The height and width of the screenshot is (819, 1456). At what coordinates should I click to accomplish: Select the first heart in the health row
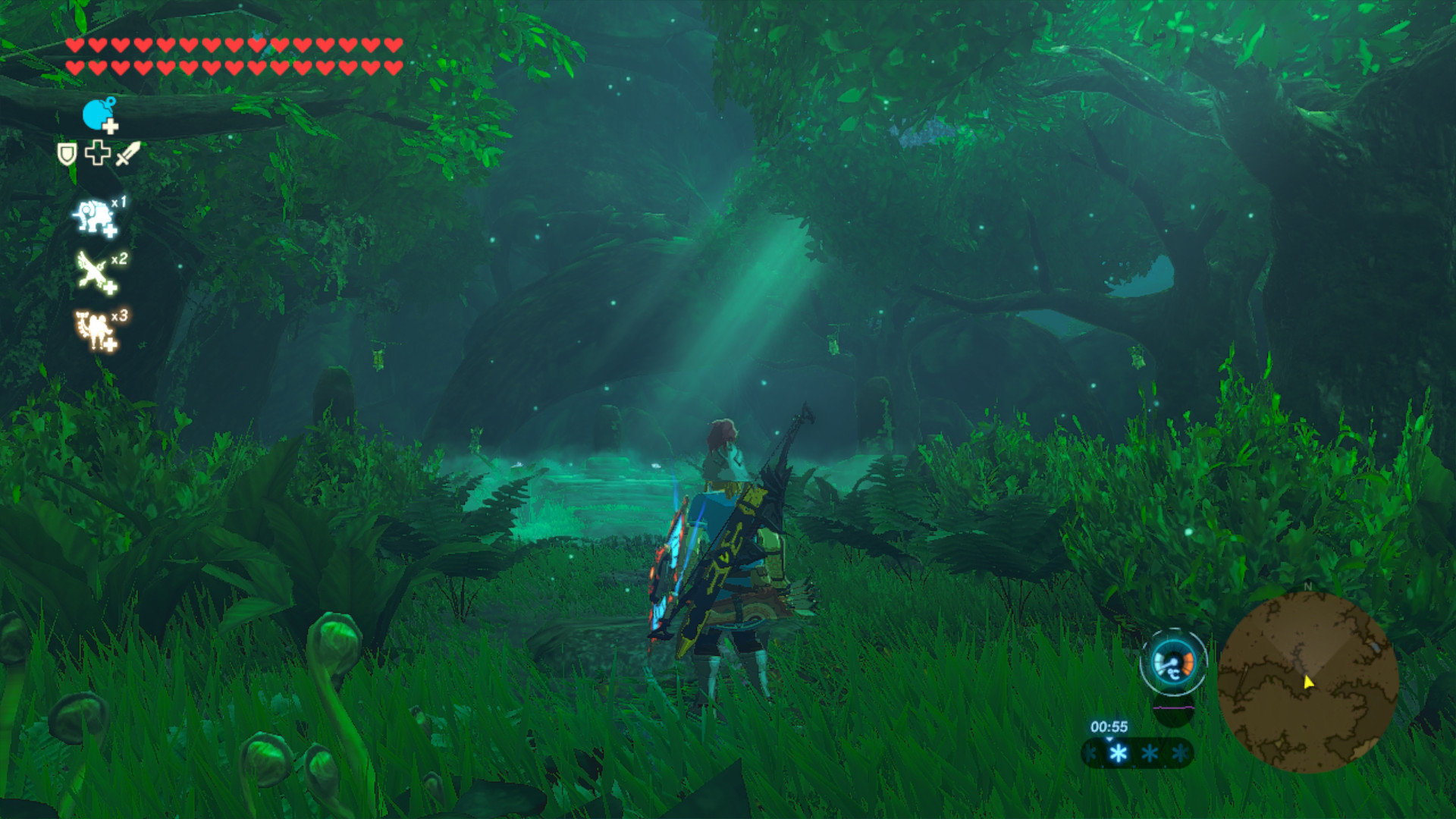tap(74, 45)
